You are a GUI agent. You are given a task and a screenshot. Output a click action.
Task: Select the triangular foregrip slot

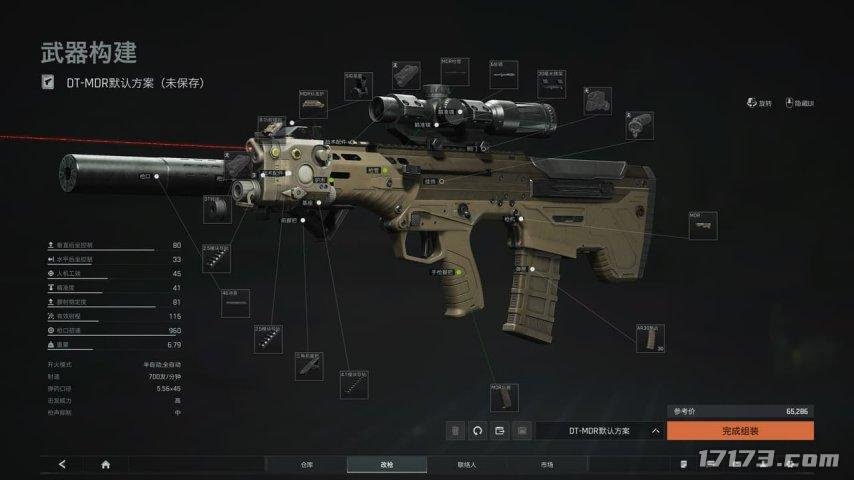(308, 366)
